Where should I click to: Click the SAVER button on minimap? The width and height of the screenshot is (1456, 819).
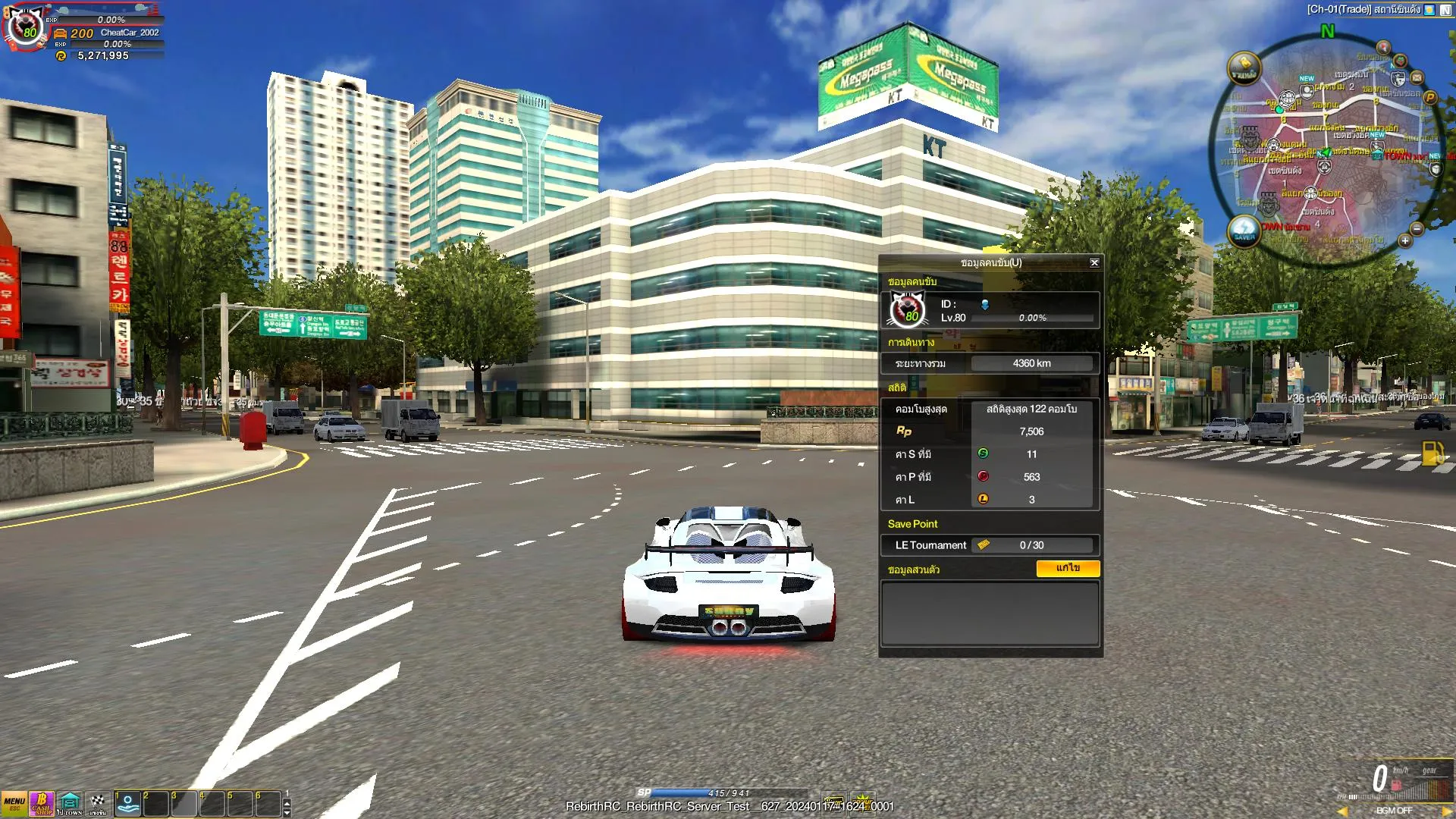click(1244, 230)
